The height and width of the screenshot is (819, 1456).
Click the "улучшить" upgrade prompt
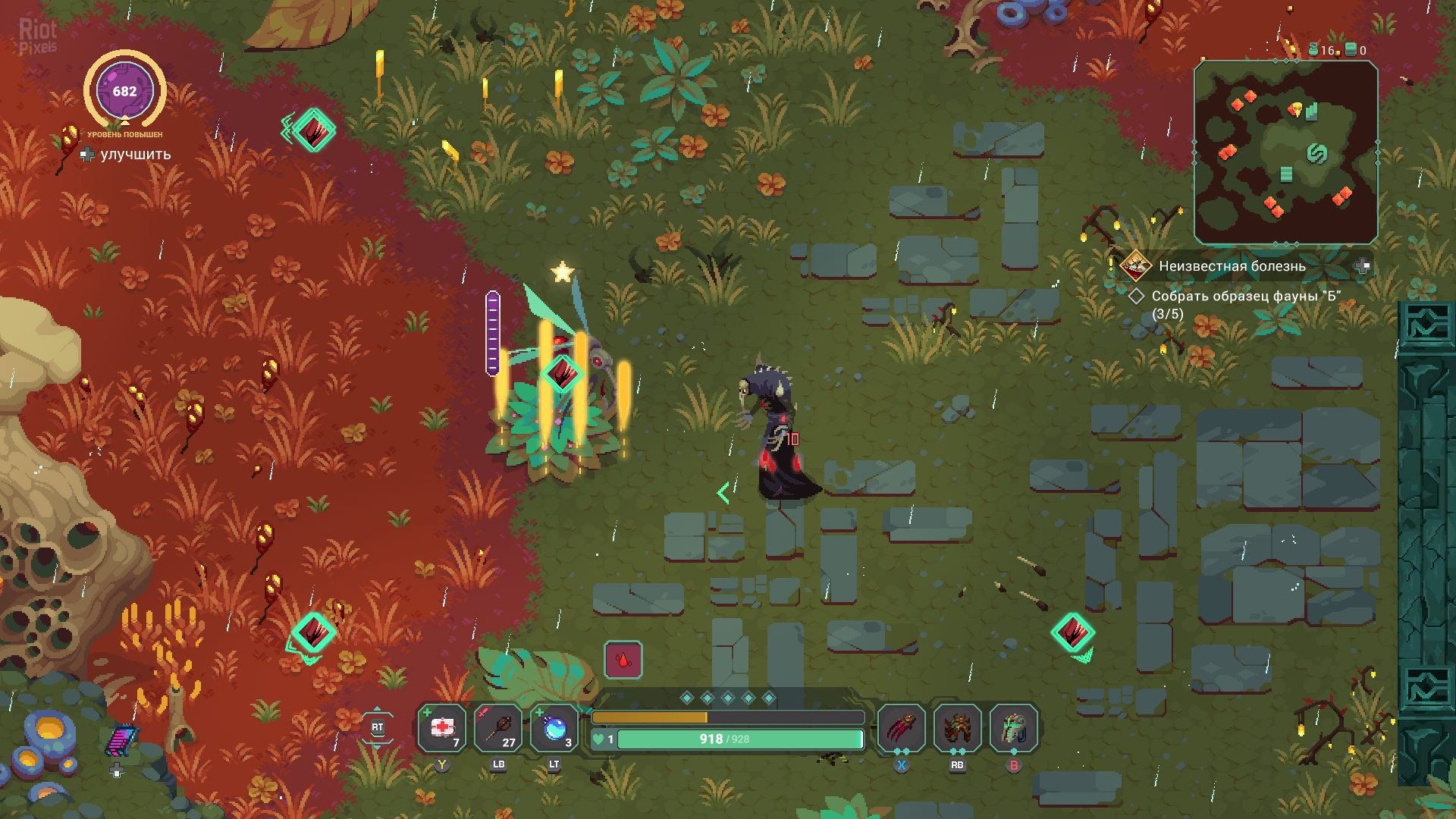(x=135, y=155)
